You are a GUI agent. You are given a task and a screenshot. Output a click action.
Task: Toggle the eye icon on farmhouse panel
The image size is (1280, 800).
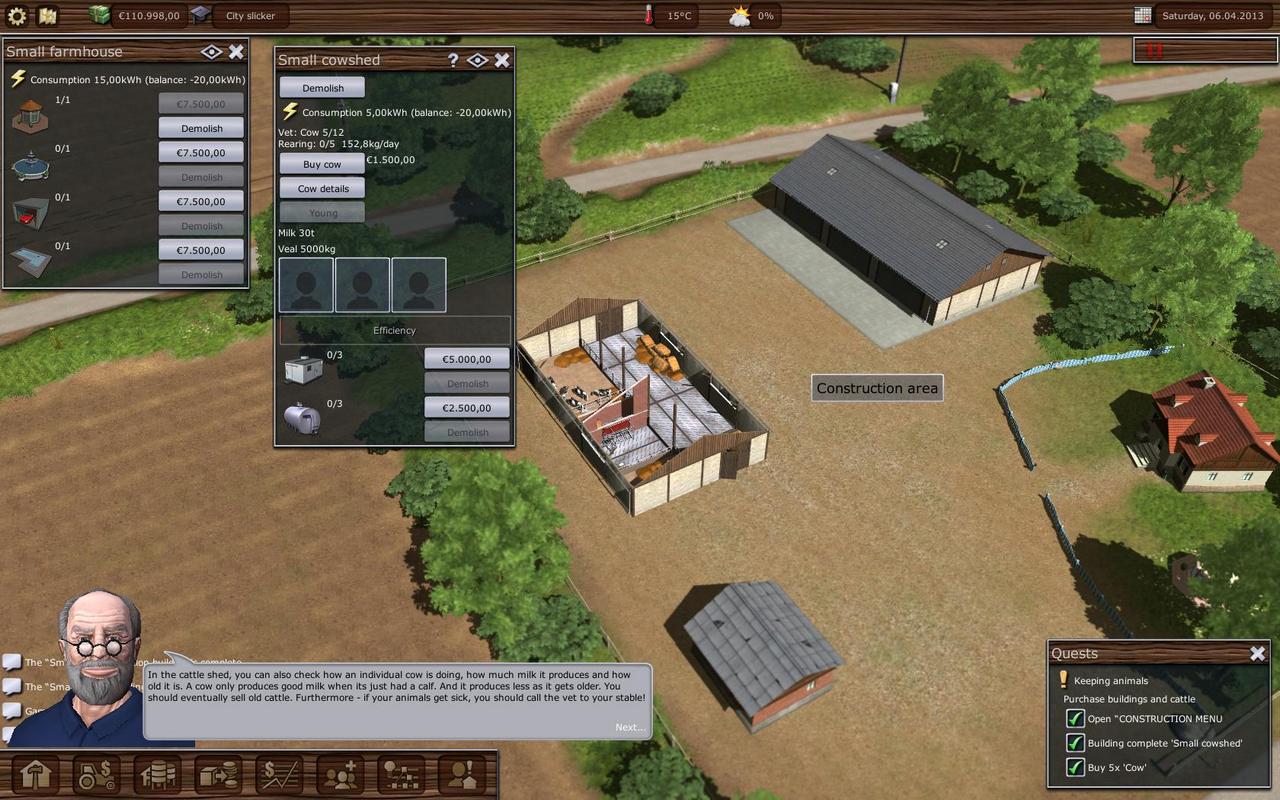(211, 52)
